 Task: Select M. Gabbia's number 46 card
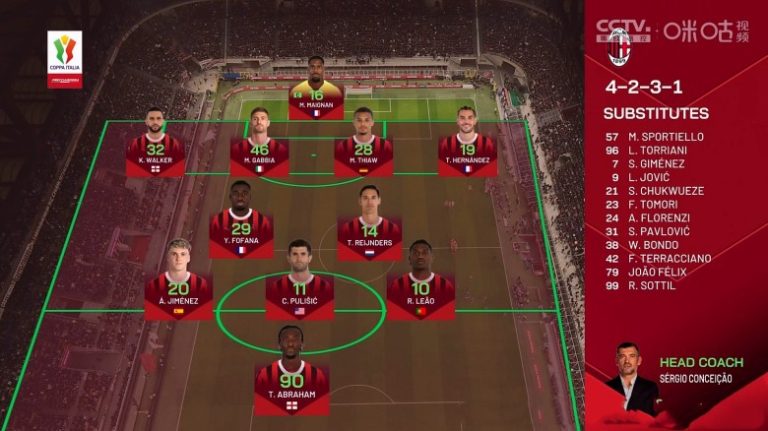(x=259, y=148)
